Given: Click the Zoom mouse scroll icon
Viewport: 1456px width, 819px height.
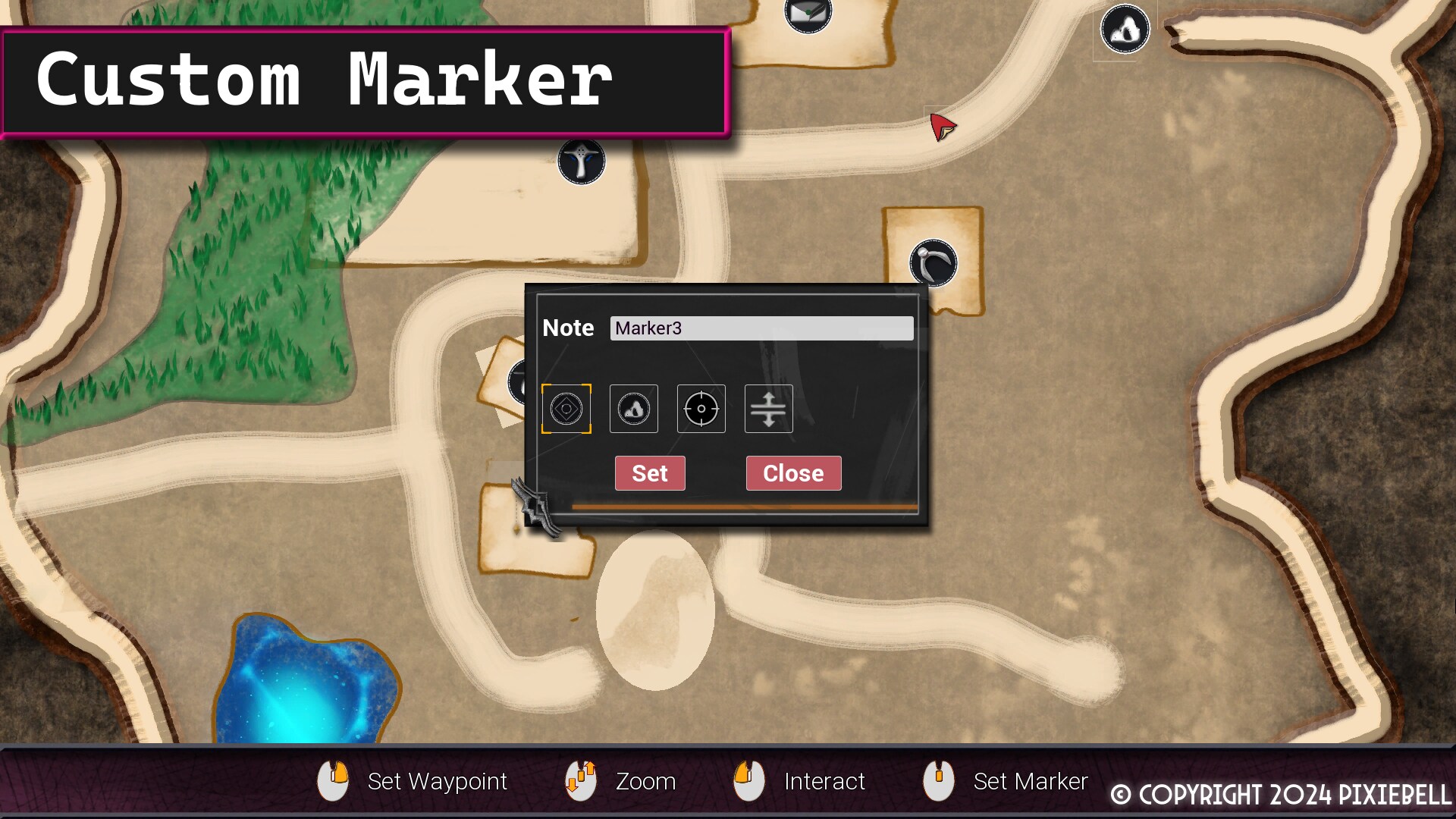Looking at the screenshot, I should click(x=579, y=780).
